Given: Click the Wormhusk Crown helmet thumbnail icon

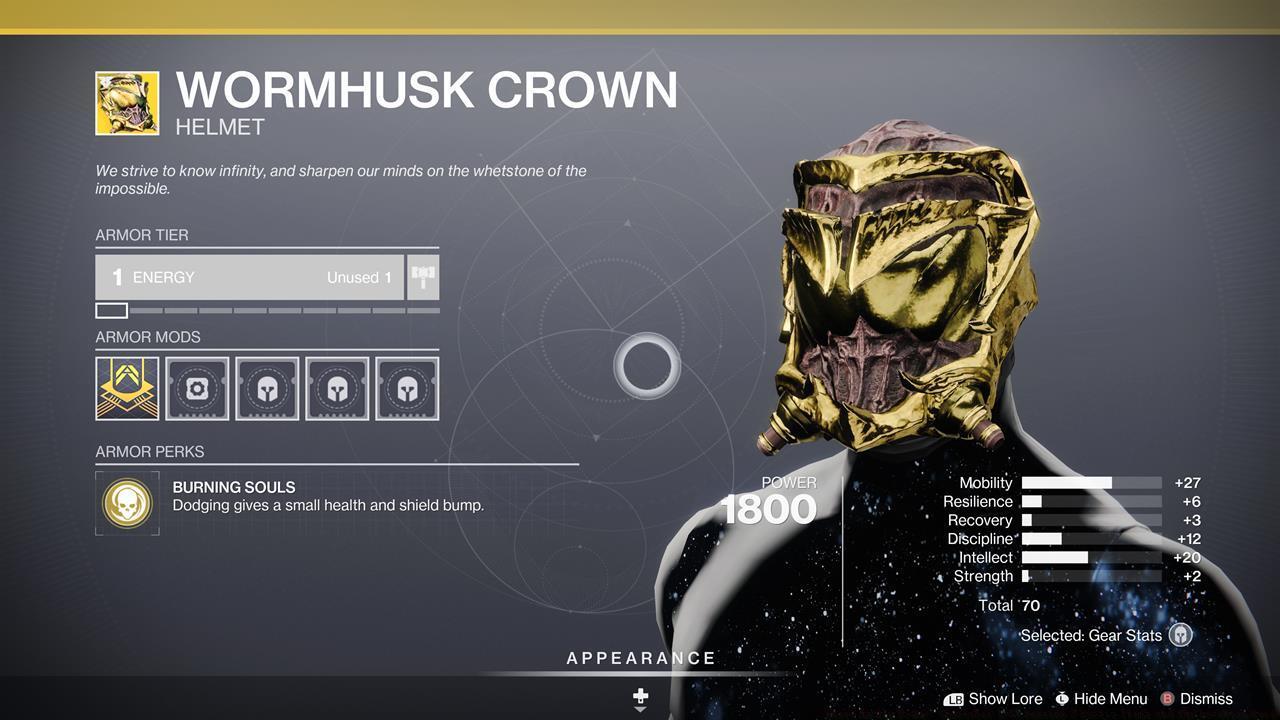Looking at the screenshot, I should [x=127, y=103].
